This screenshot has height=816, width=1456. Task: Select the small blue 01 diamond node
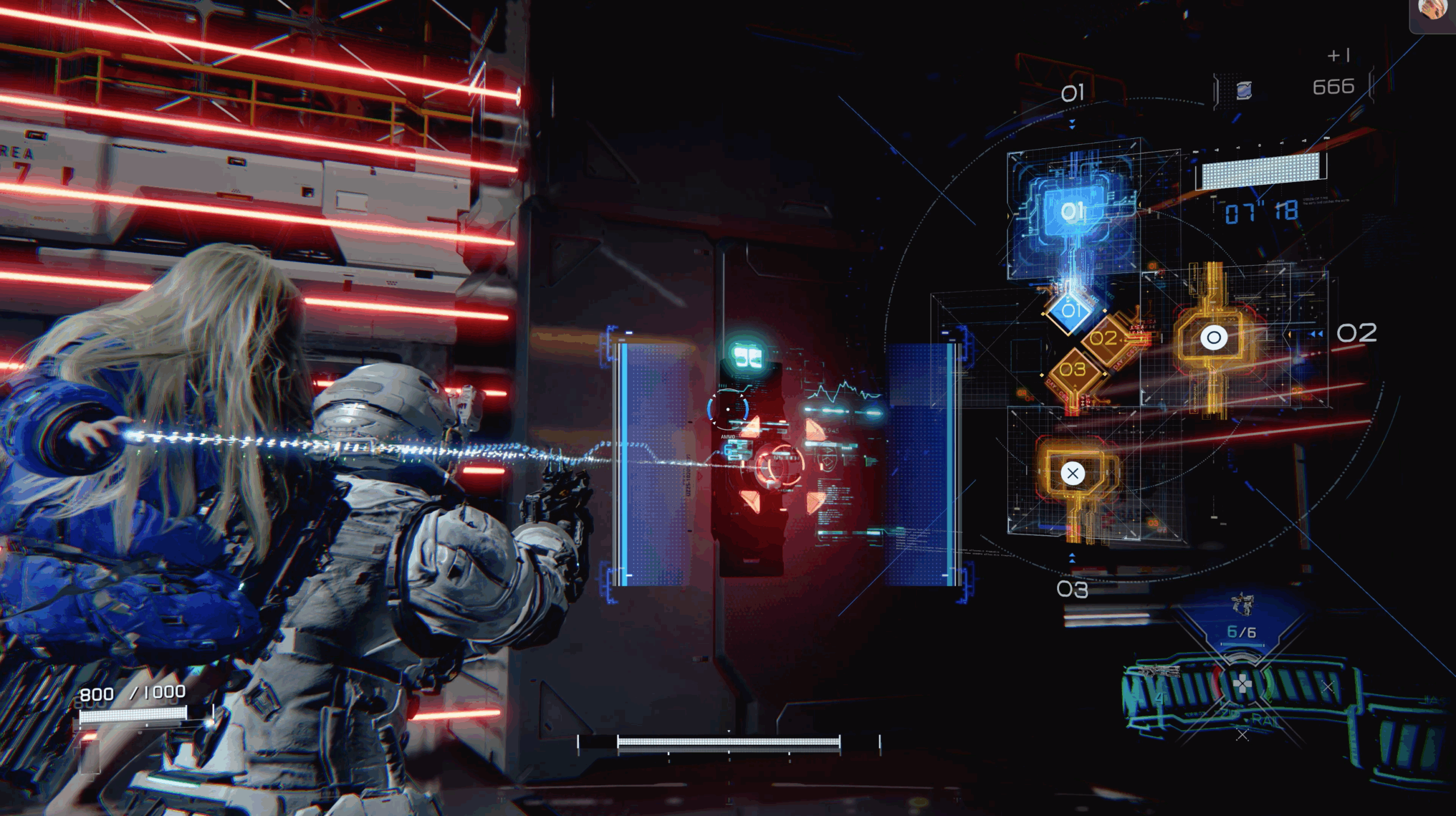click(1070, 310)
